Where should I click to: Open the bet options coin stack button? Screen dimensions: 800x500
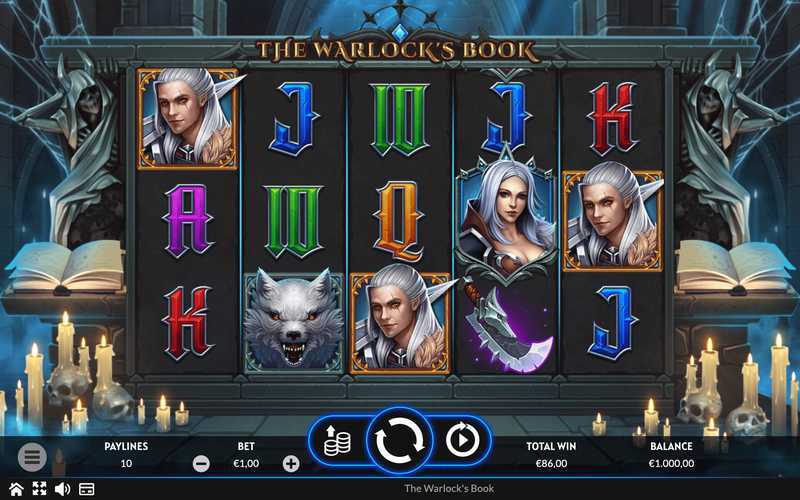click(x=337, y=440)
